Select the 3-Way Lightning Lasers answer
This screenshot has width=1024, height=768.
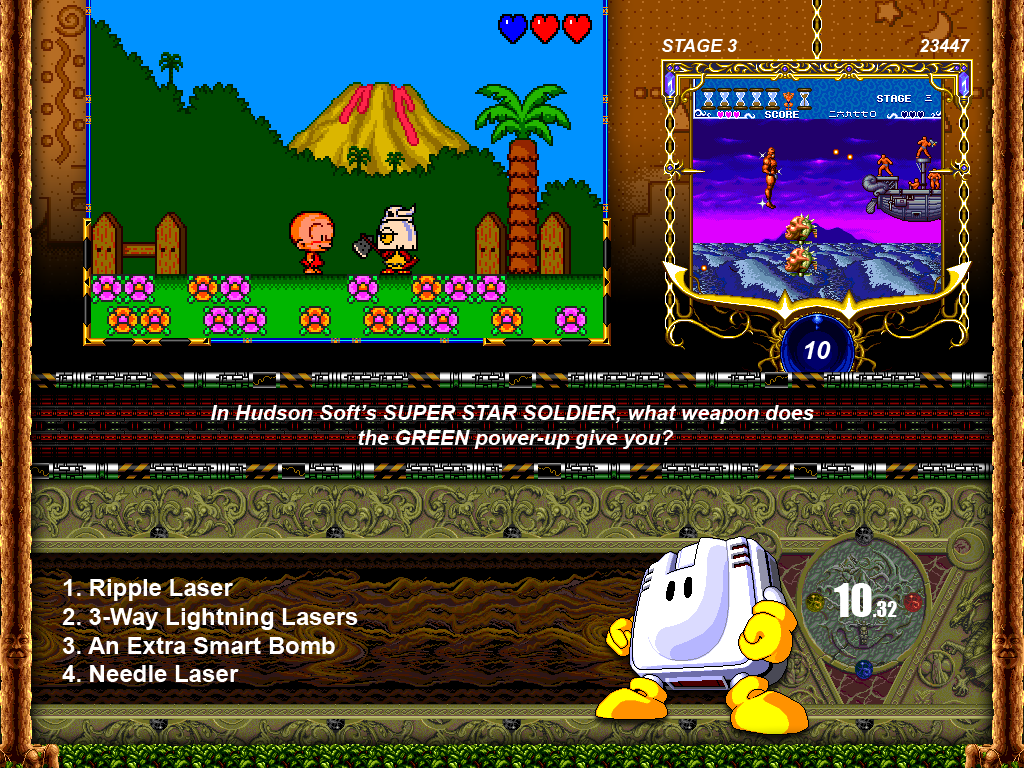(210, 617)
